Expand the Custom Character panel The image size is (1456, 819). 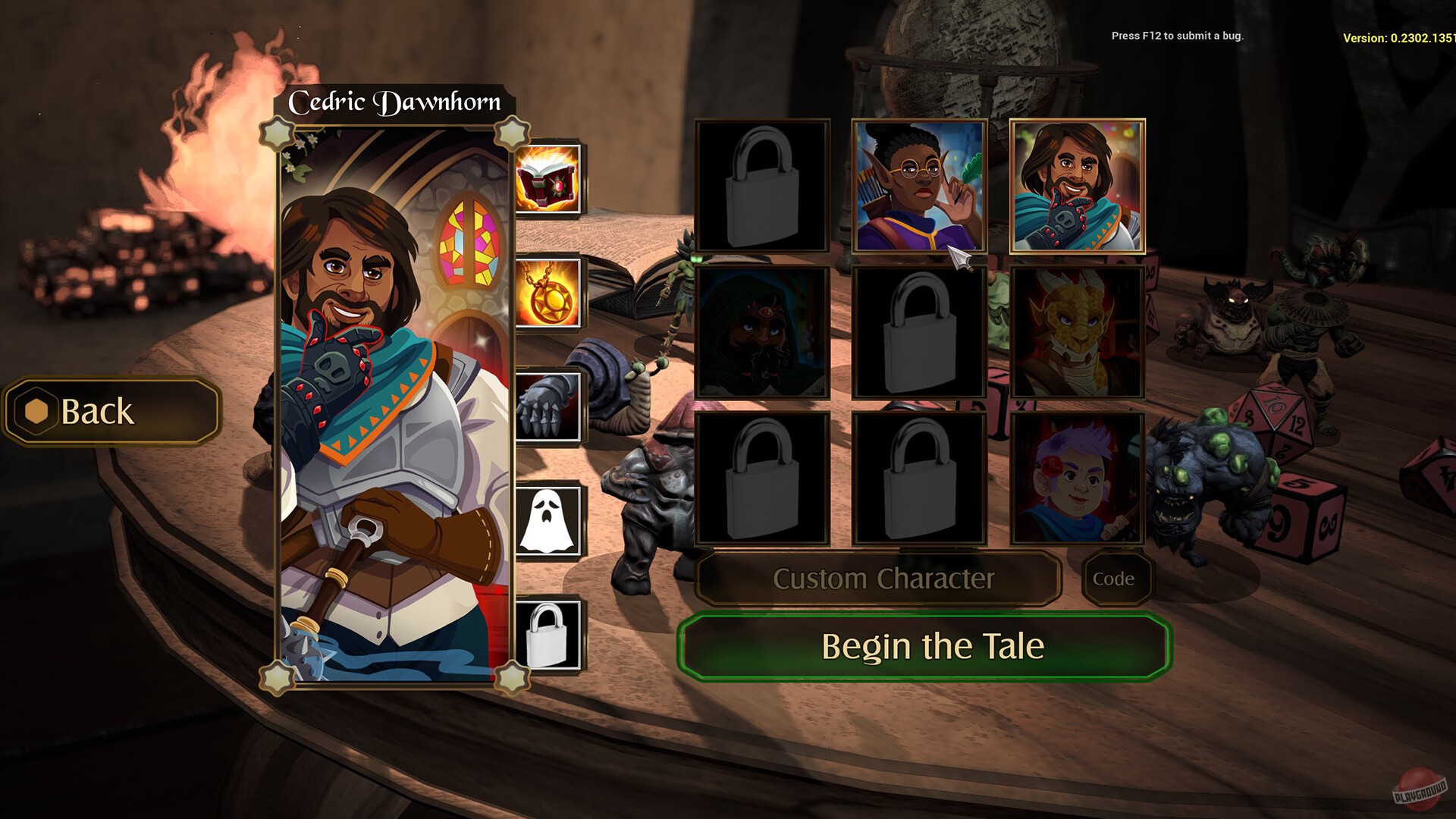[x=883, y=579]
